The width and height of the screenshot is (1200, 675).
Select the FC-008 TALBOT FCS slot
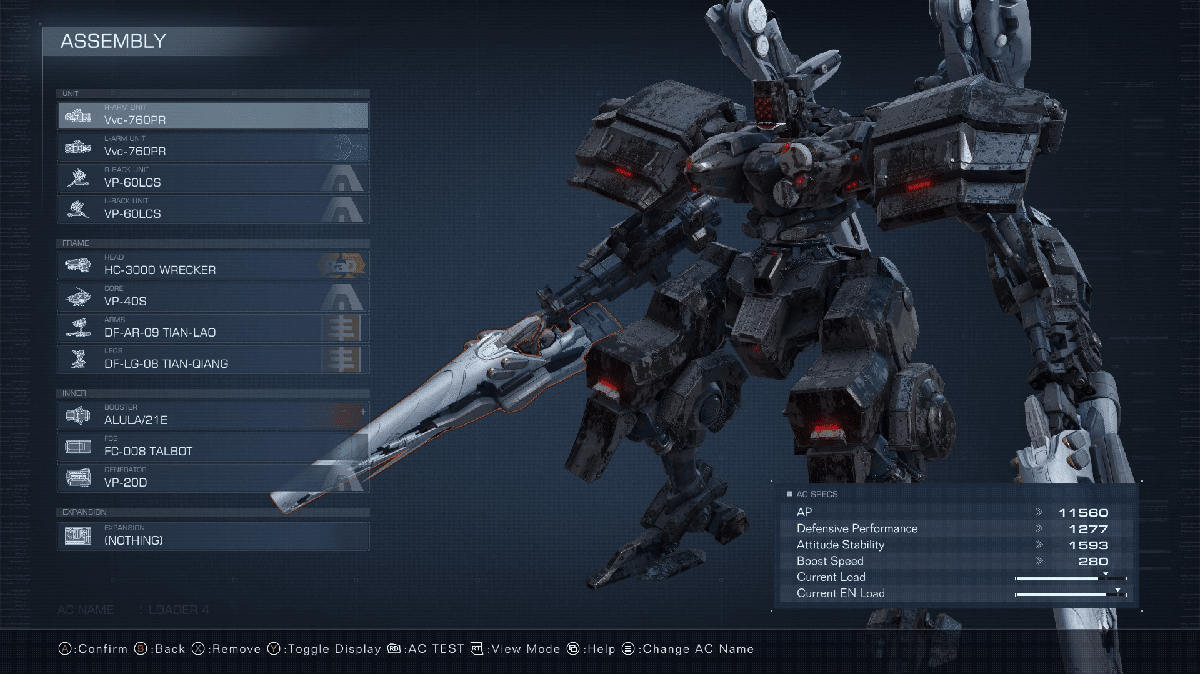[213, 446]
